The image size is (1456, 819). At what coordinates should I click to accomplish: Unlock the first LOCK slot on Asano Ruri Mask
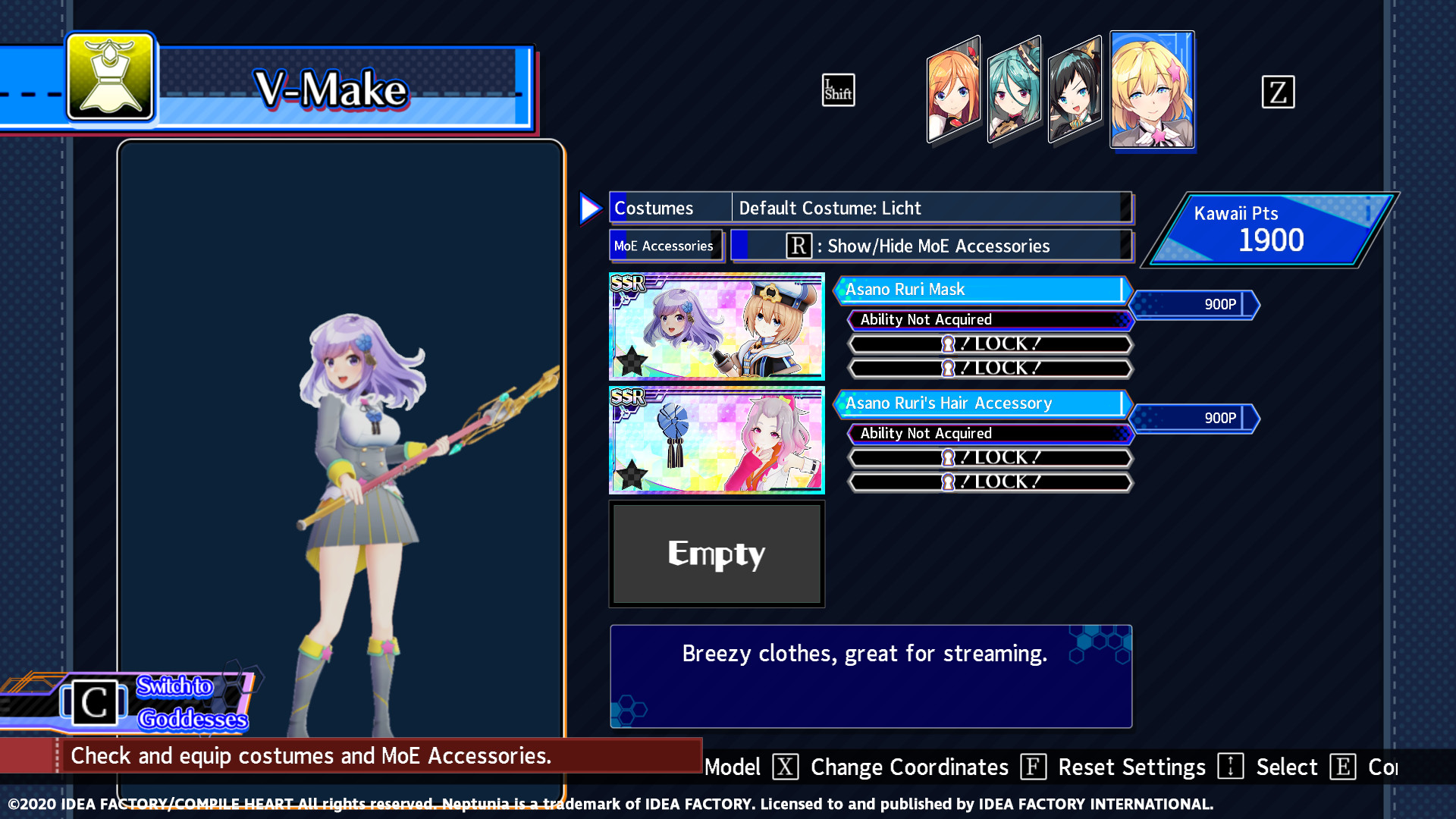click(x=989, y=343)
